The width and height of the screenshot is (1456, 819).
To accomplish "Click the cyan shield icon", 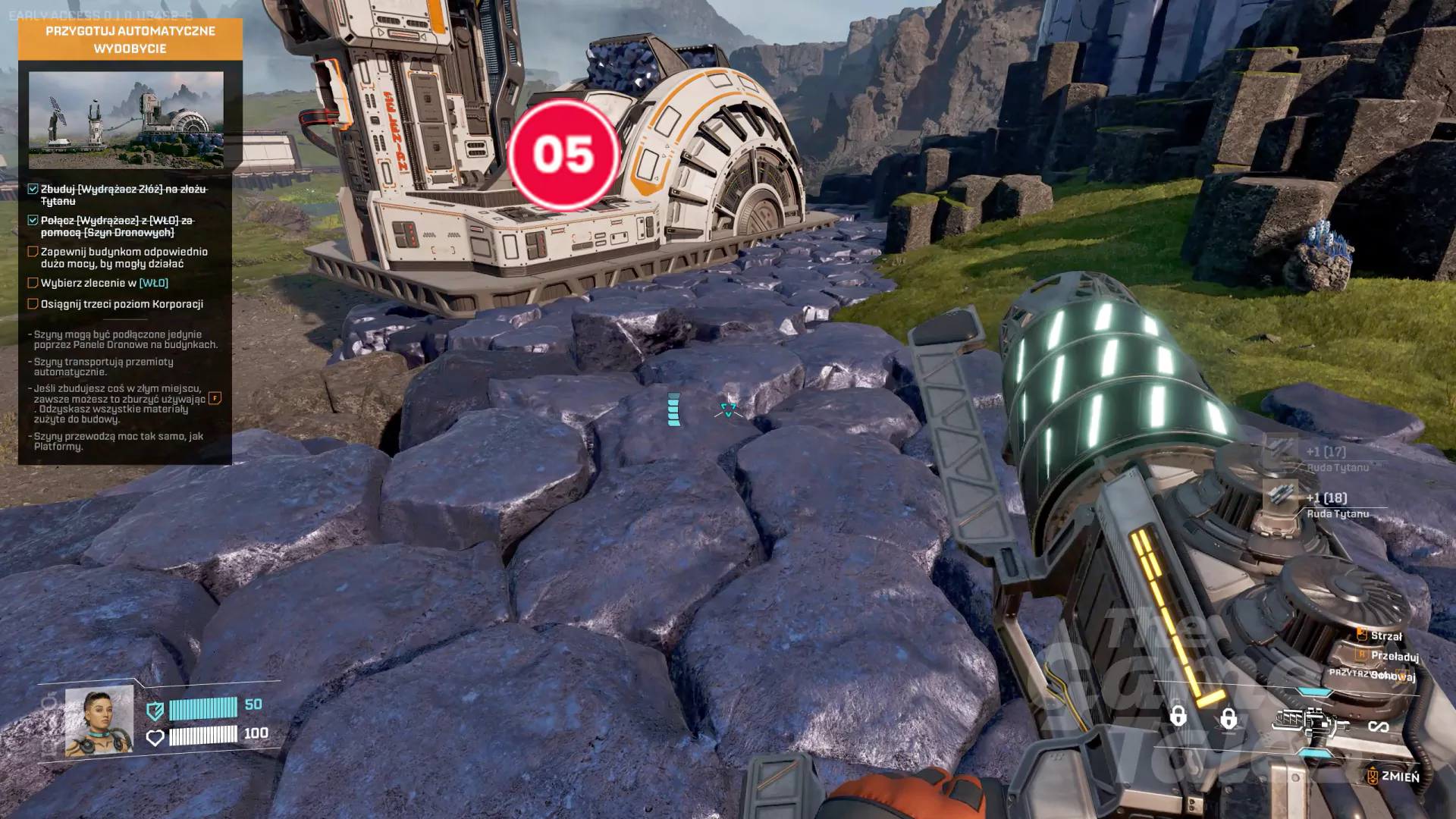I will click(x=155, y=711).
